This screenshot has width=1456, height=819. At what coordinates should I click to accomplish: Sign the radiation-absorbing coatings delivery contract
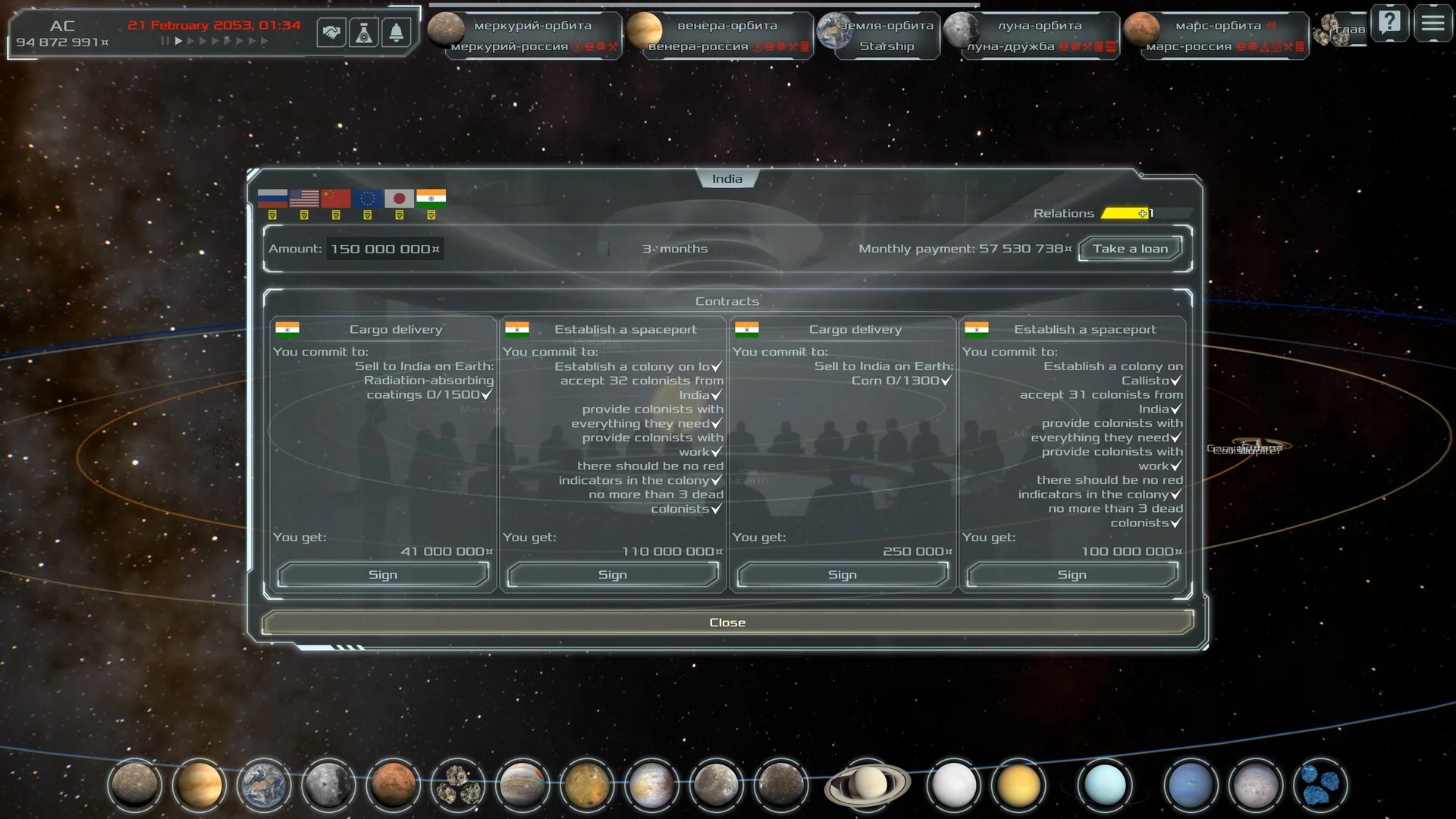click(383, 575)
